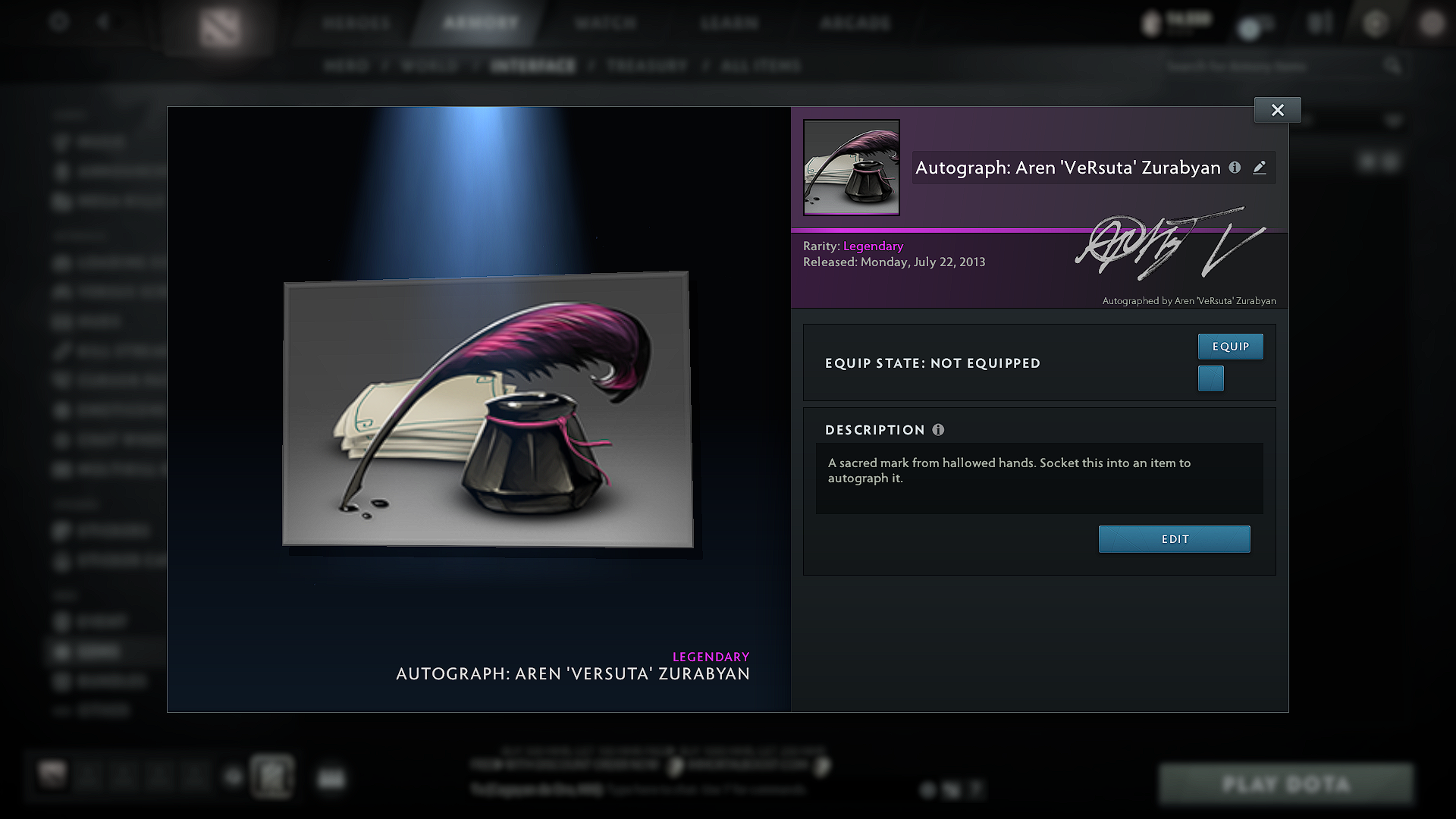
Task: Click the pencil icon to rename the autograph
Action: [x=1260, y=168]
